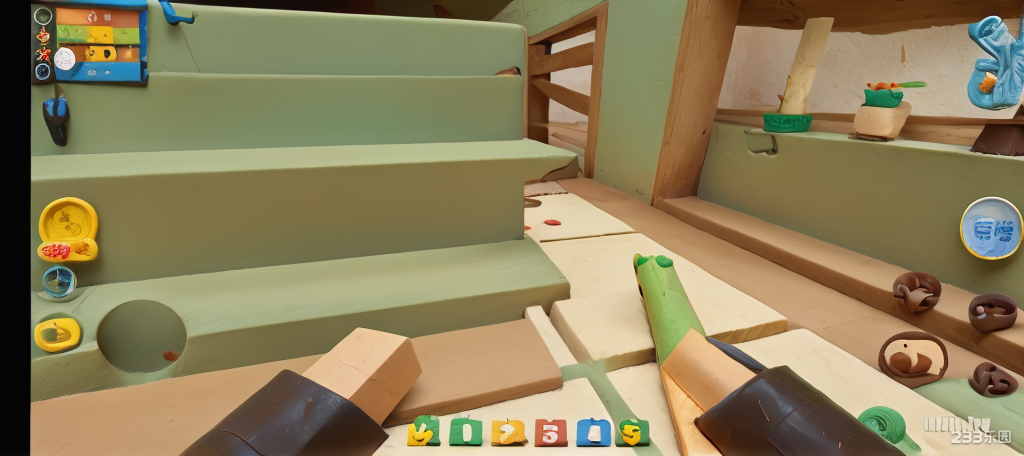Viewport: 1024px width, 456px height.
Task: Activate the blue round button between the yellow buttons
Action: point(59,282)
